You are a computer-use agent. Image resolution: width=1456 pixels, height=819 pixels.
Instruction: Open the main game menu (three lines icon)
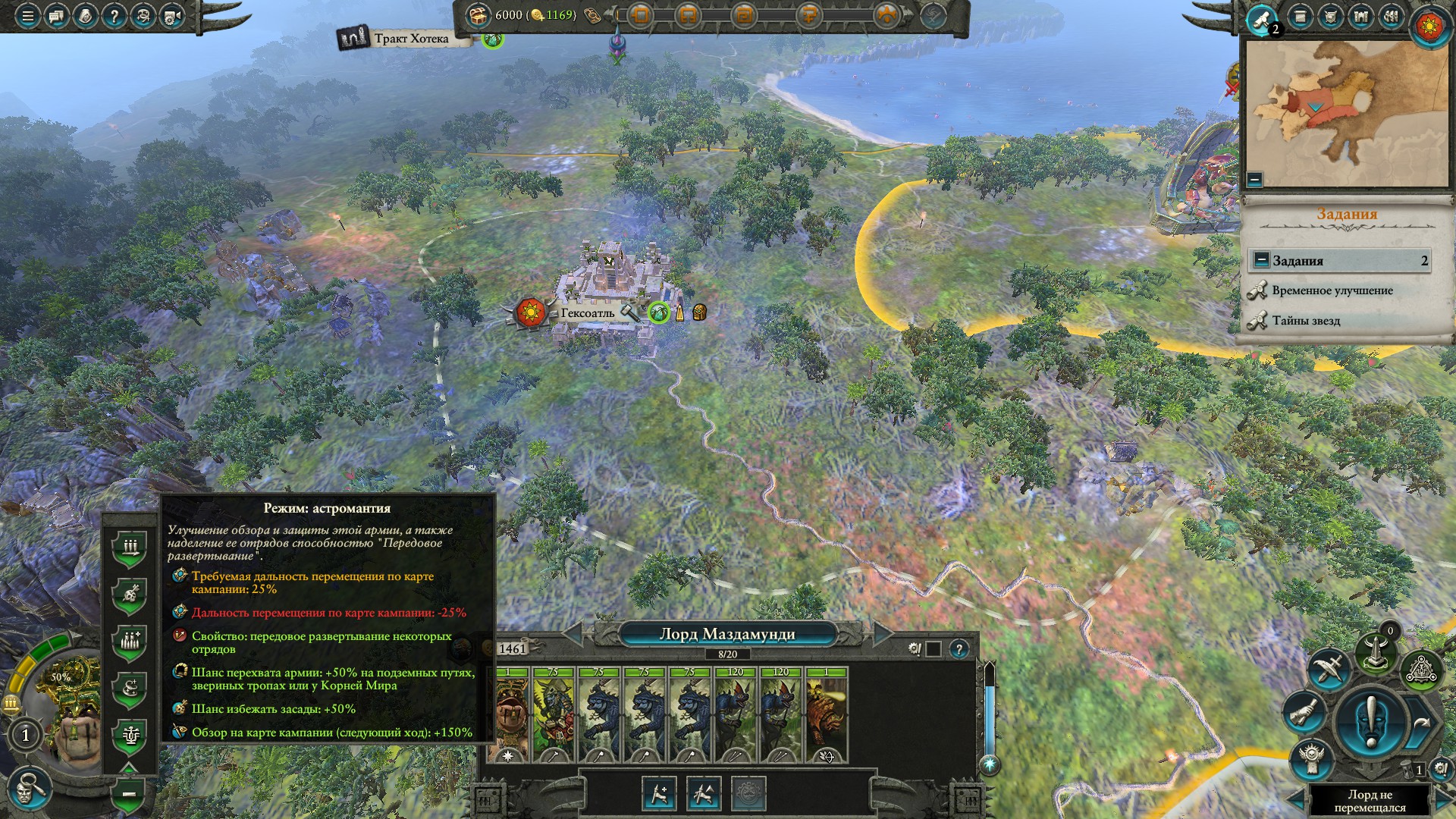pyautogui.click(x=27, y=16)
